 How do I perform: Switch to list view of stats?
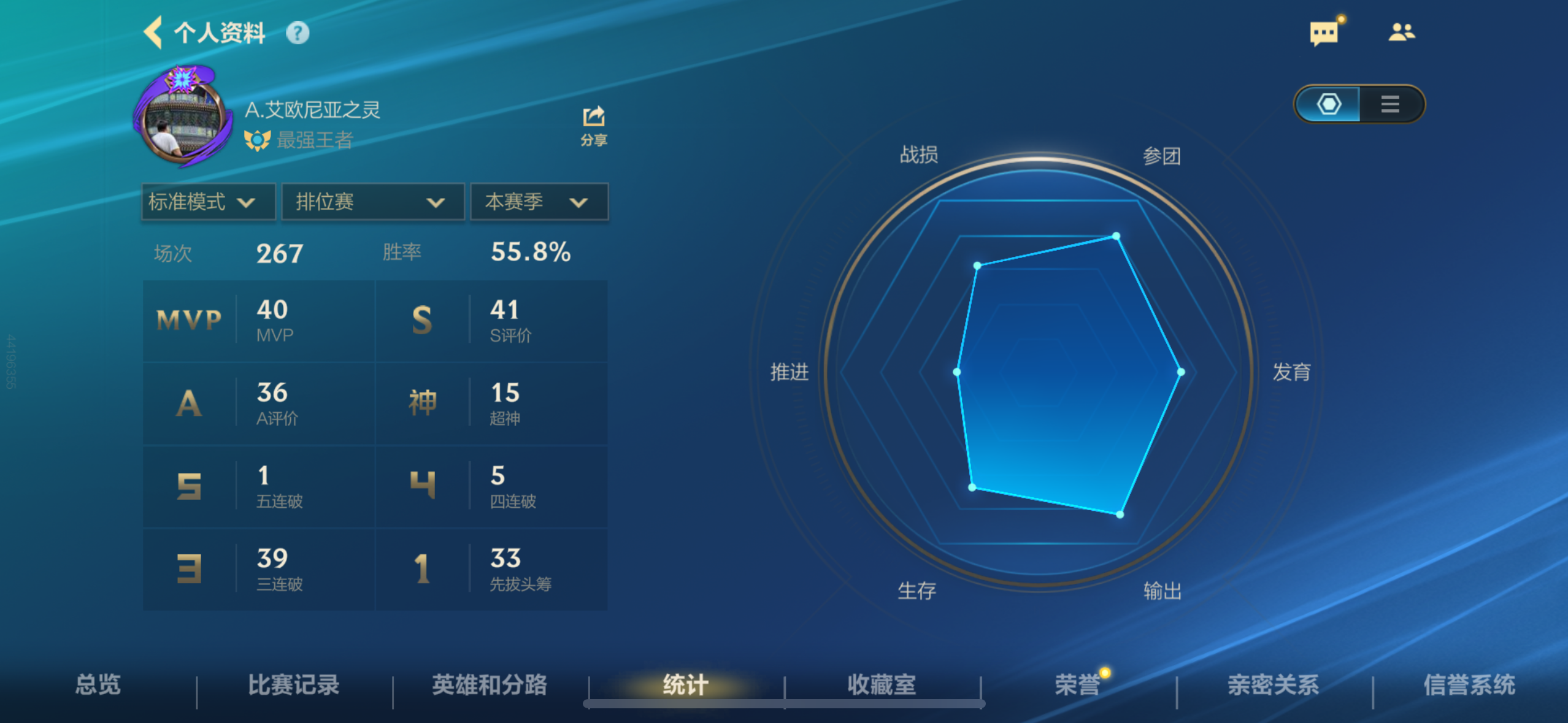pyautogui.click(x=1390, y=104)
